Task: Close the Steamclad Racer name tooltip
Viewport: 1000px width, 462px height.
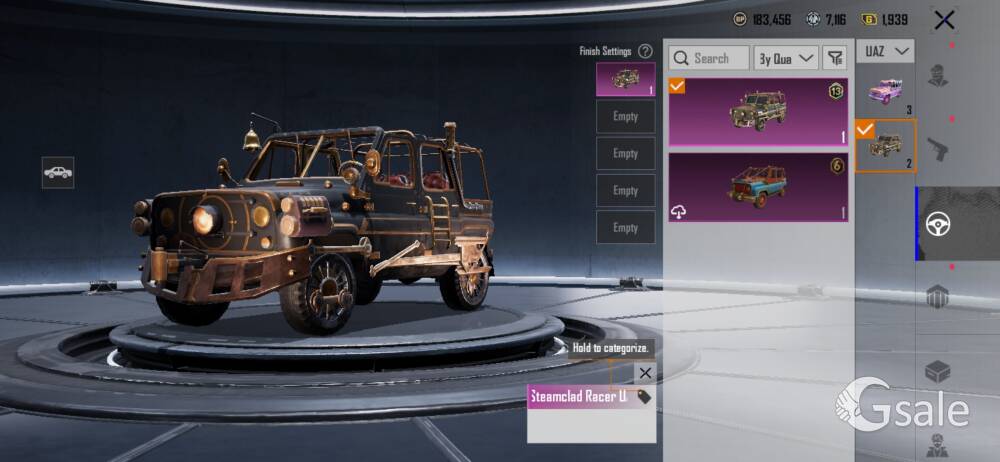Action: (645, 373)
